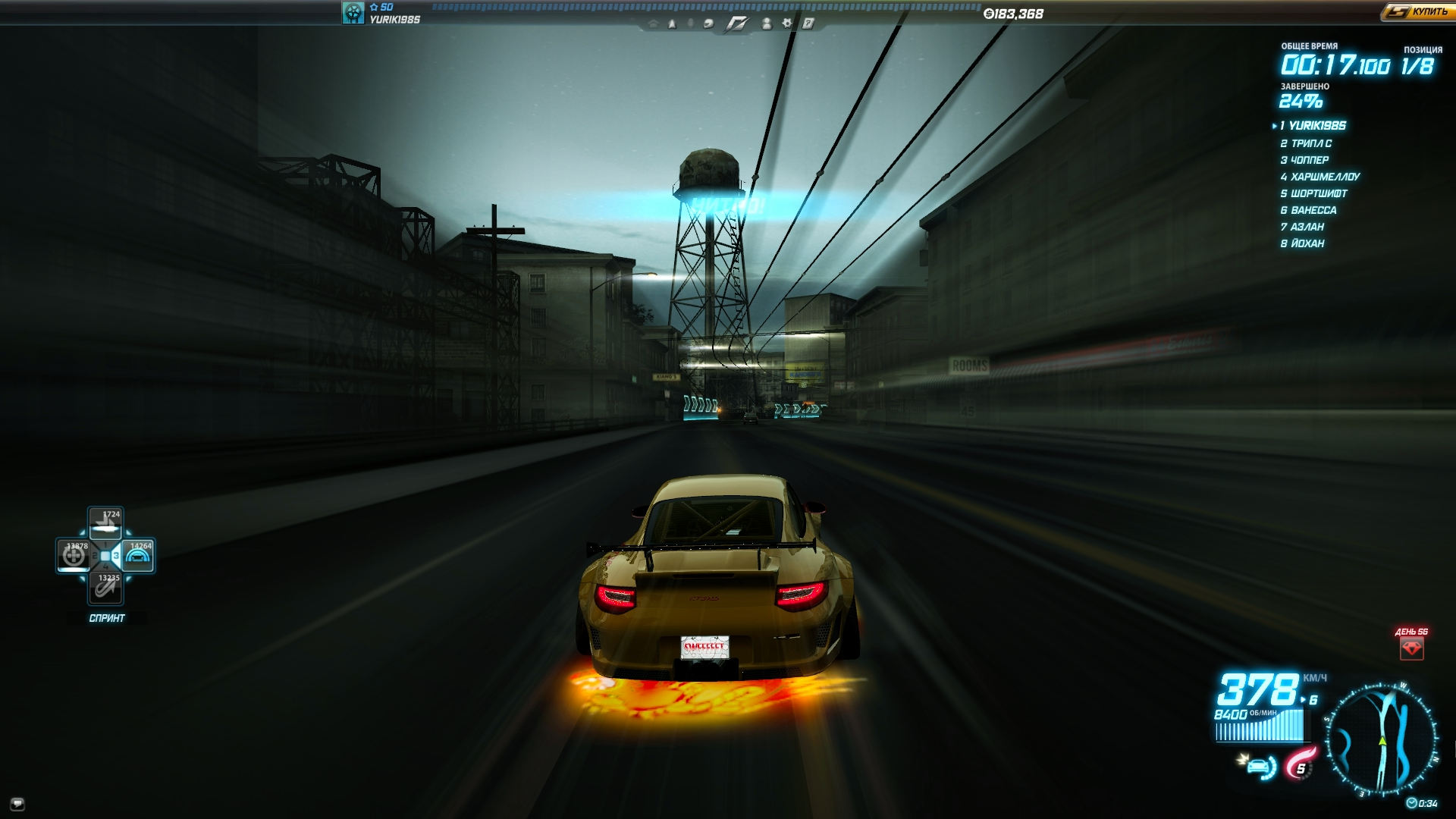Click the pink nitrous flame icon
The image size is (1456, 819).
click(x=1300, y=764)
